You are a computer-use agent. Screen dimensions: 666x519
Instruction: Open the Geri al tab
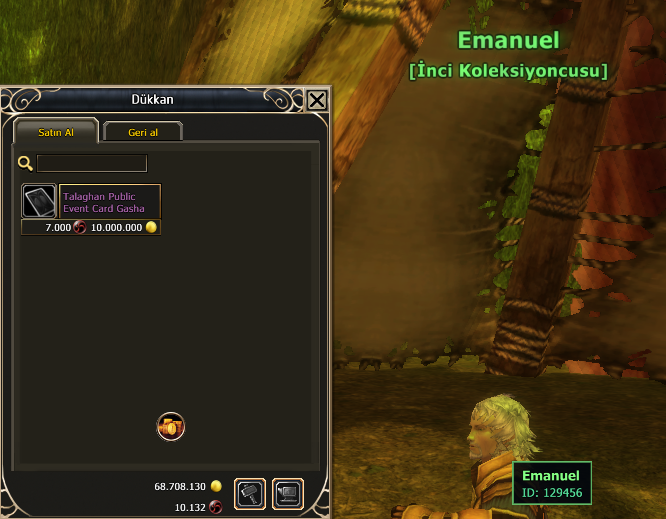[142, 132]
